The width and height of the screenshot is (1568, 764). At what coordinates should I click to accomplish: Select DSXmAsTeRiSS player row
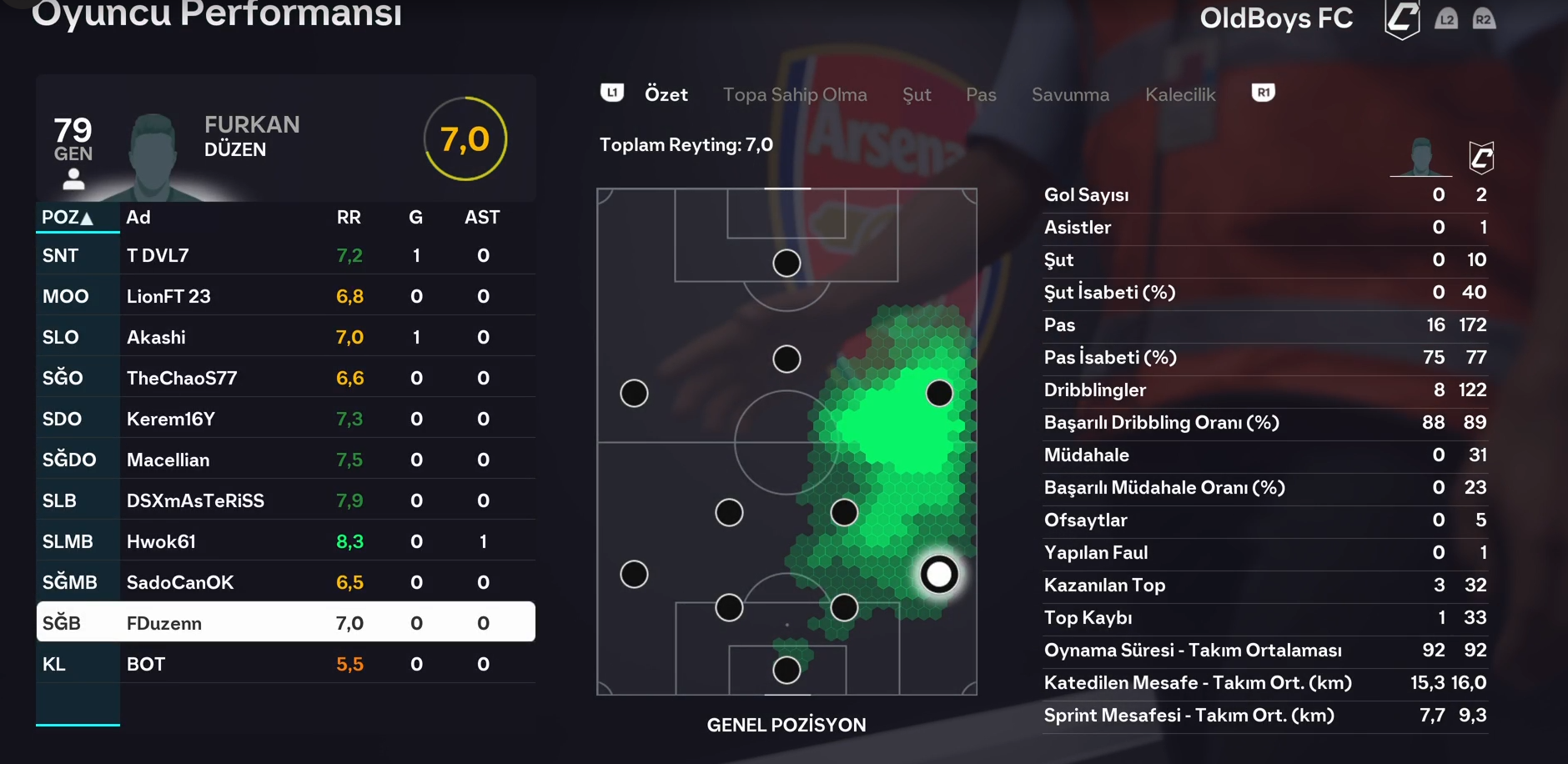(285, 501)
